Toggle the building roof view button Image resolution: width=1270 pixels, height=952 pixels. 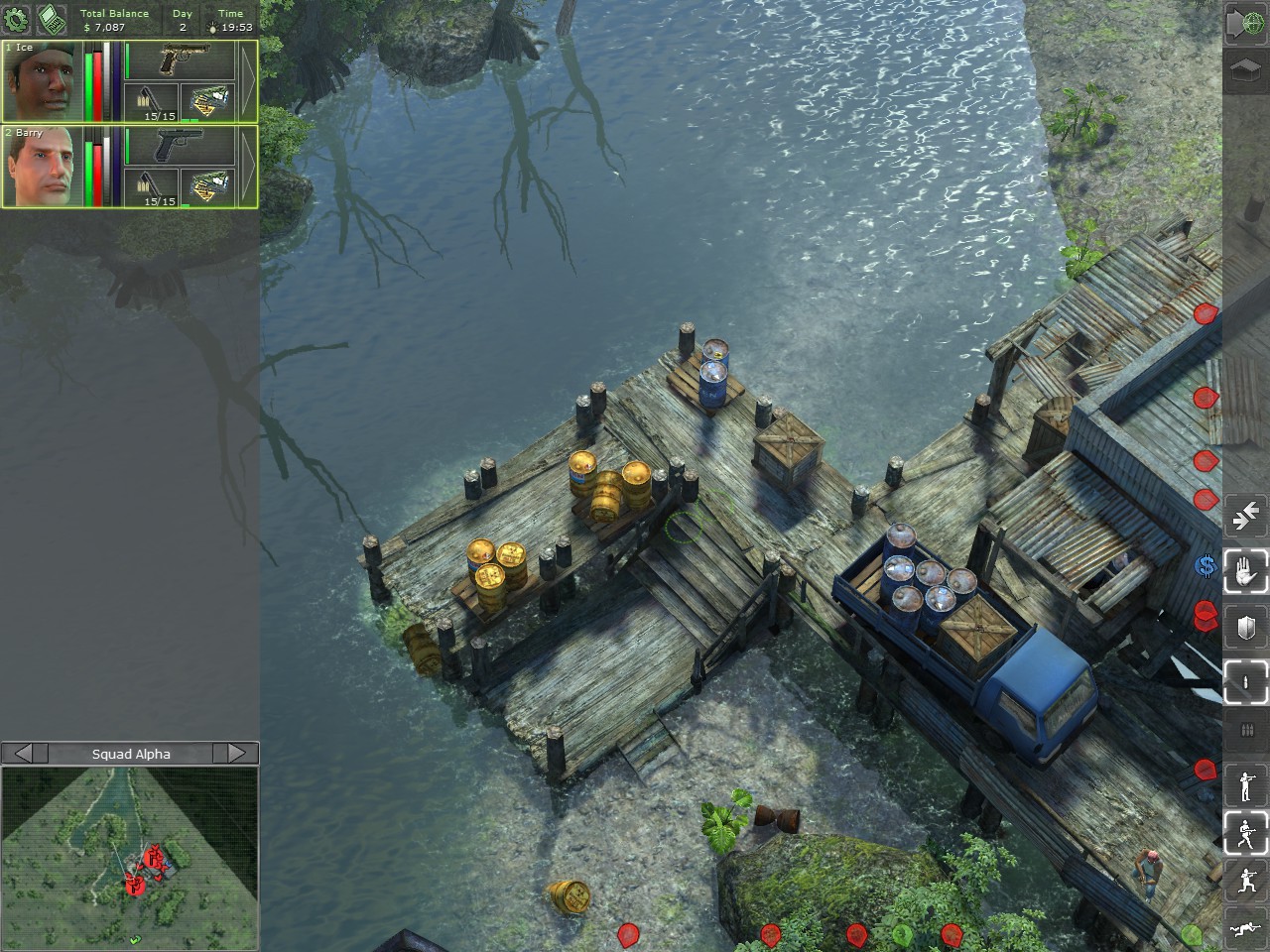click(x=1245, y=72)
